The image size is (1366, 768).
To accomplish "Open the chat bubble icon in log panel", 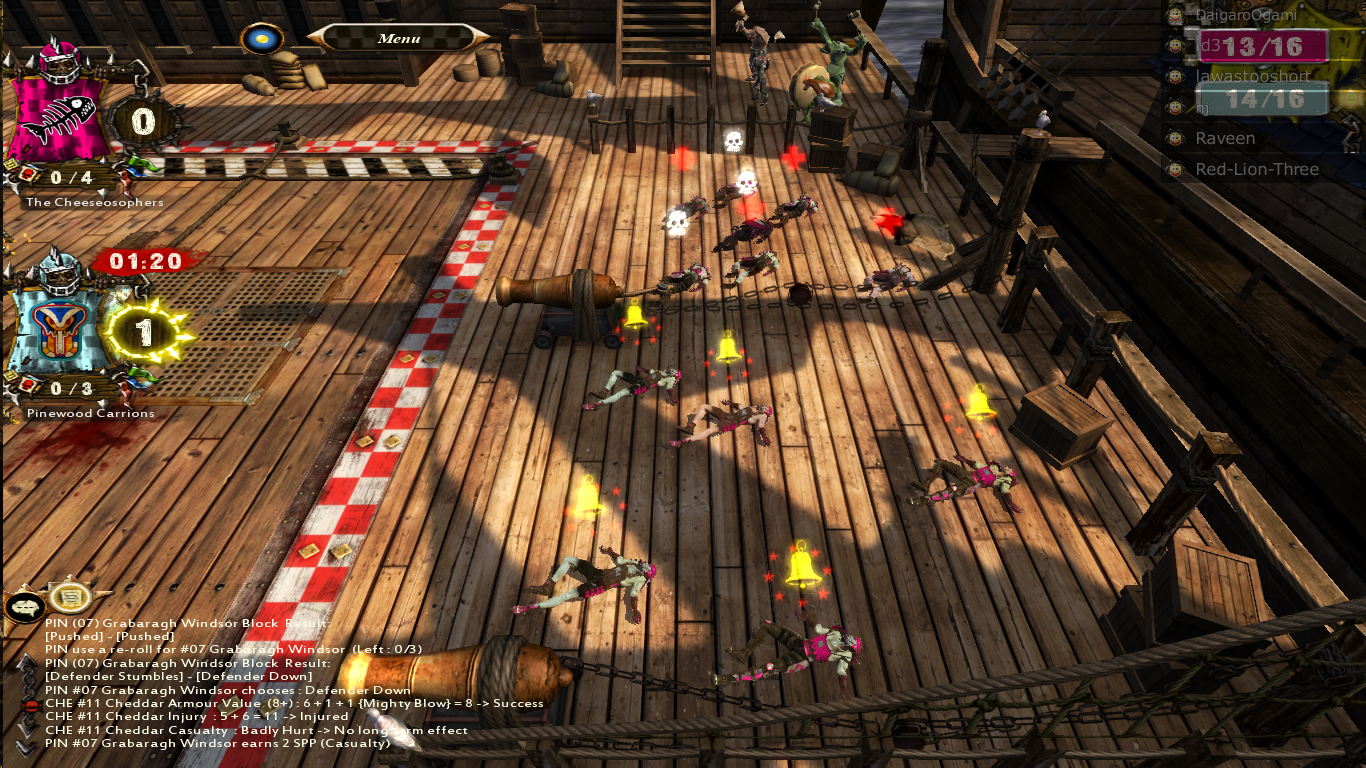I will (23, 604).
